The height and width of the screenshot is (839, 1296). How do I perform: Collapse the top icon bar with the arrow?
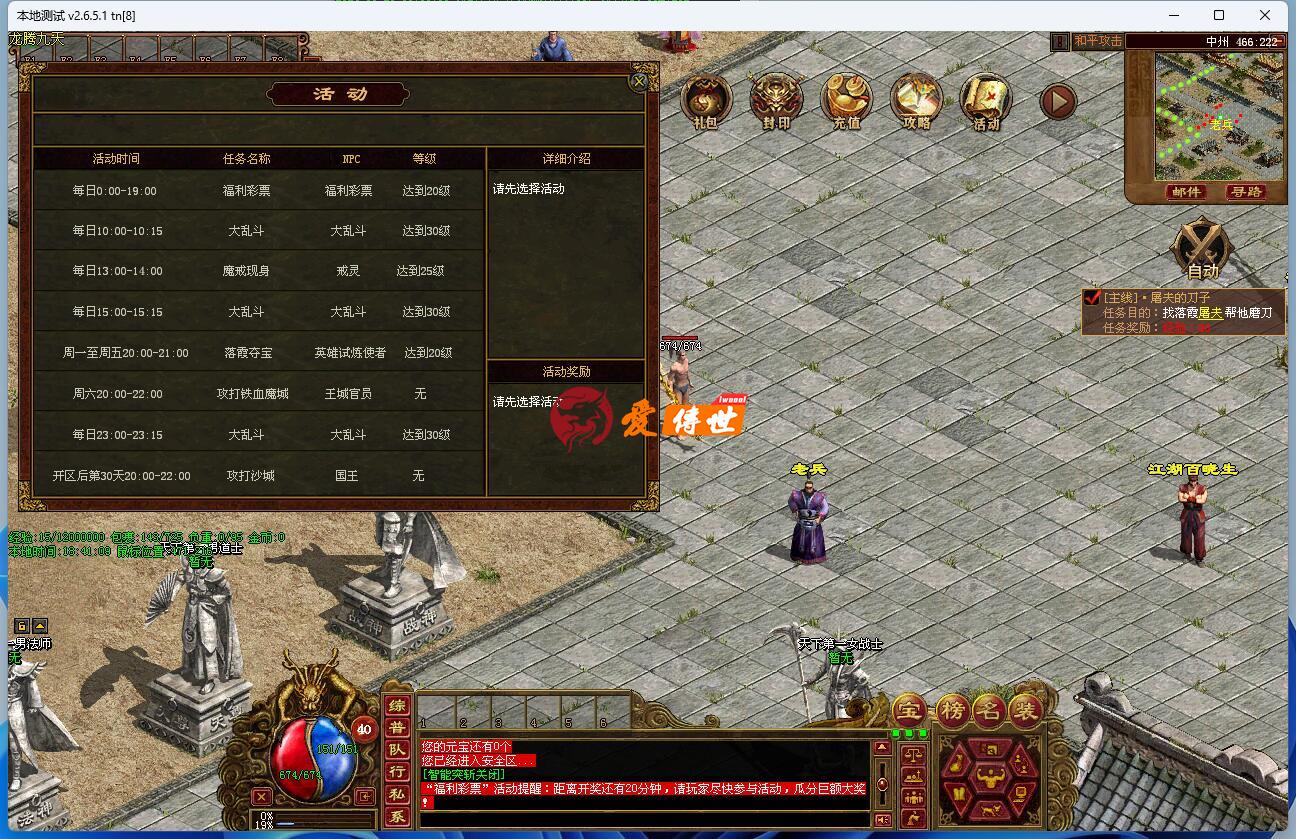(1058, 100)
